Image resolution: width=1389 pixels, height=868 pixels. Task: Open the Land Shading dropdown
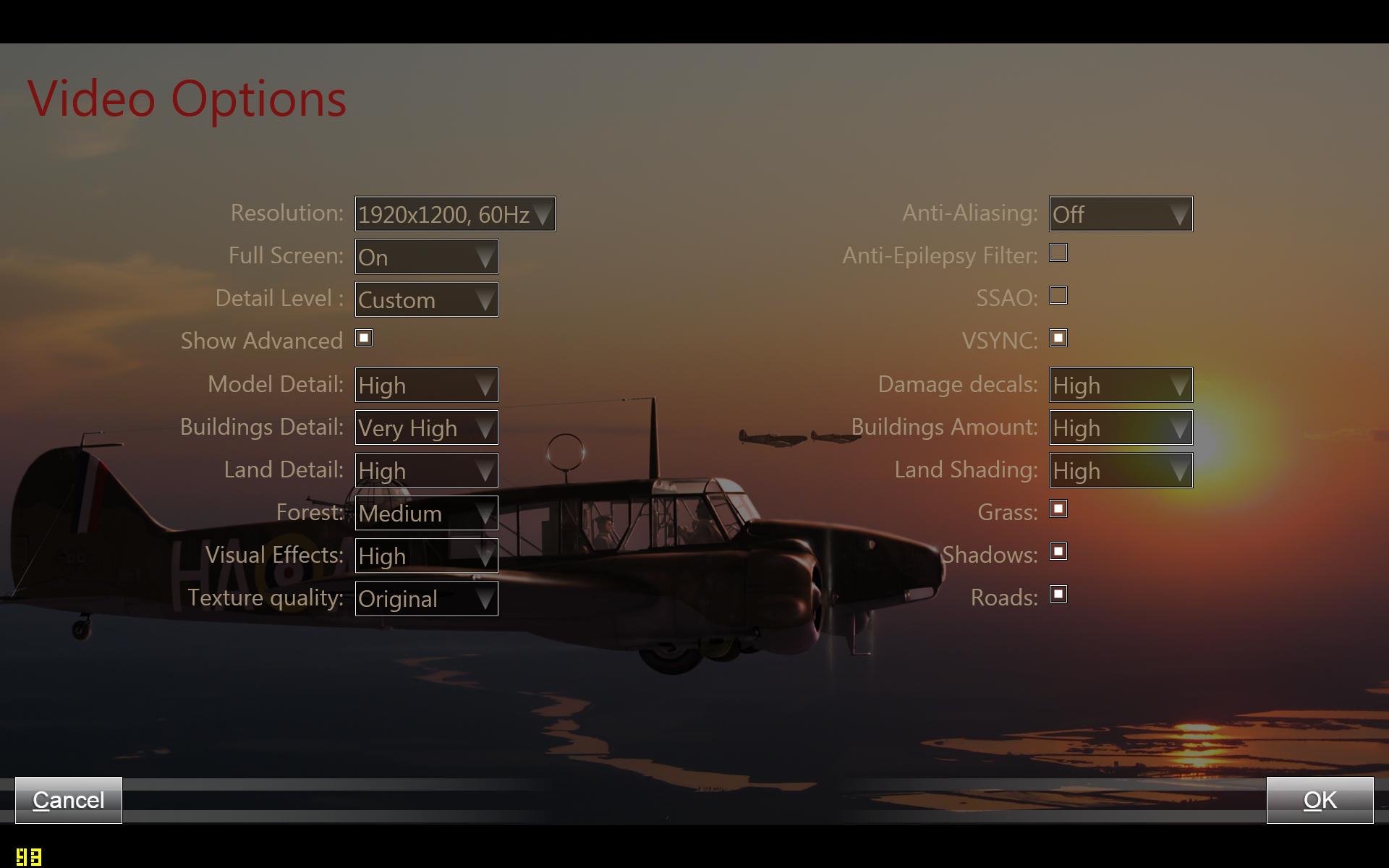[x=1121, y=470]
